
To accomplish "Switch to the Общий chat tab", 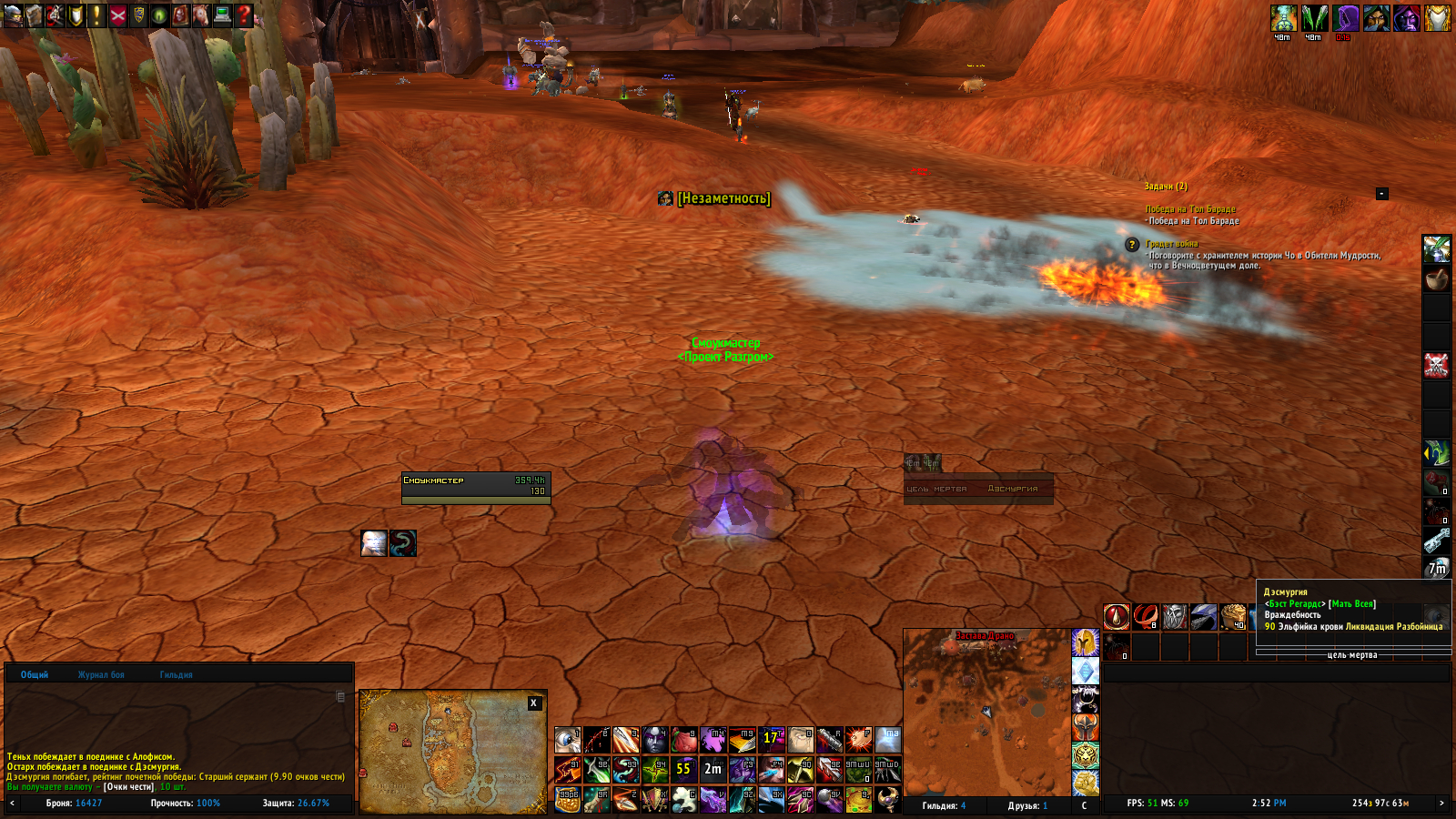I will (35, 674).
